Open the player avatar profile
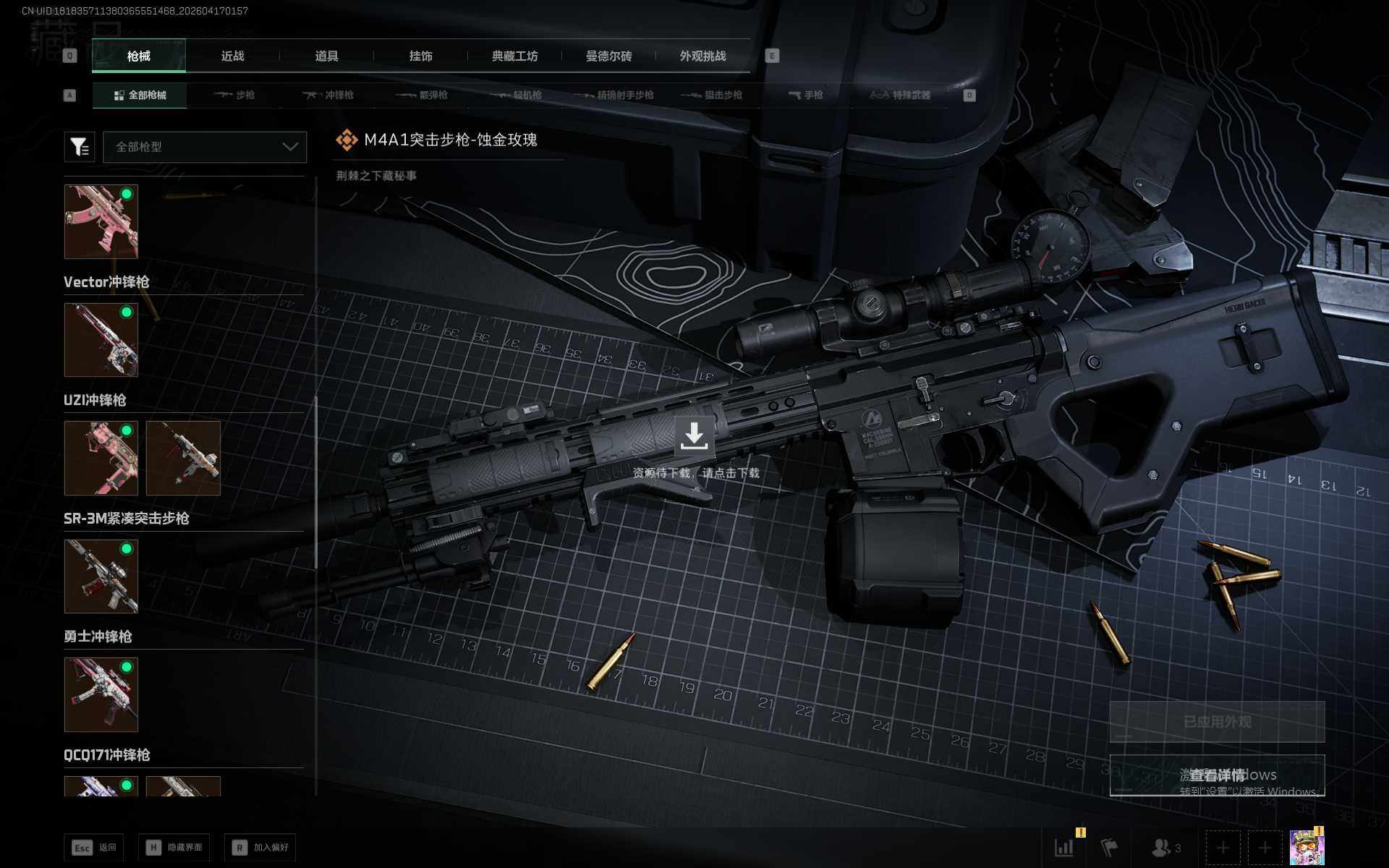 [1307, 847]
